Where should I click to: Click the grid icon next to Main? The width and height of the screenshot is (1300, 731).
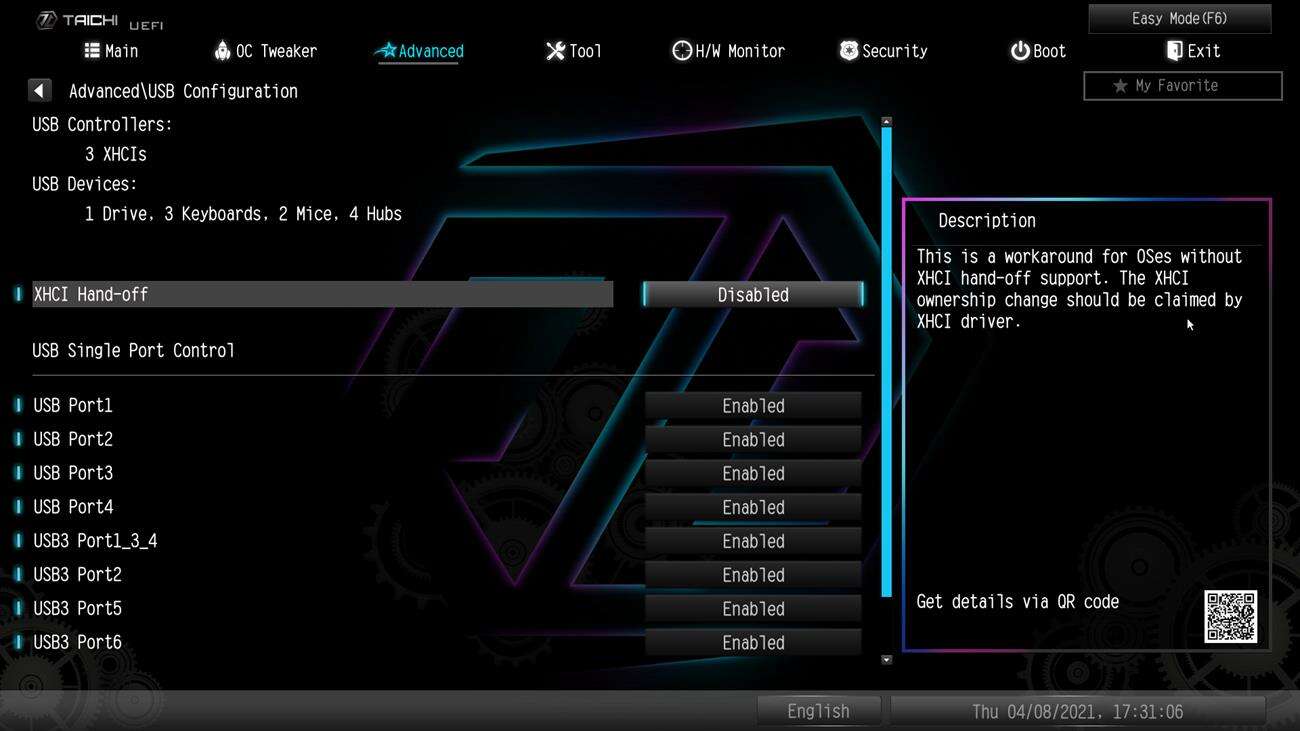tap(91, 50)
